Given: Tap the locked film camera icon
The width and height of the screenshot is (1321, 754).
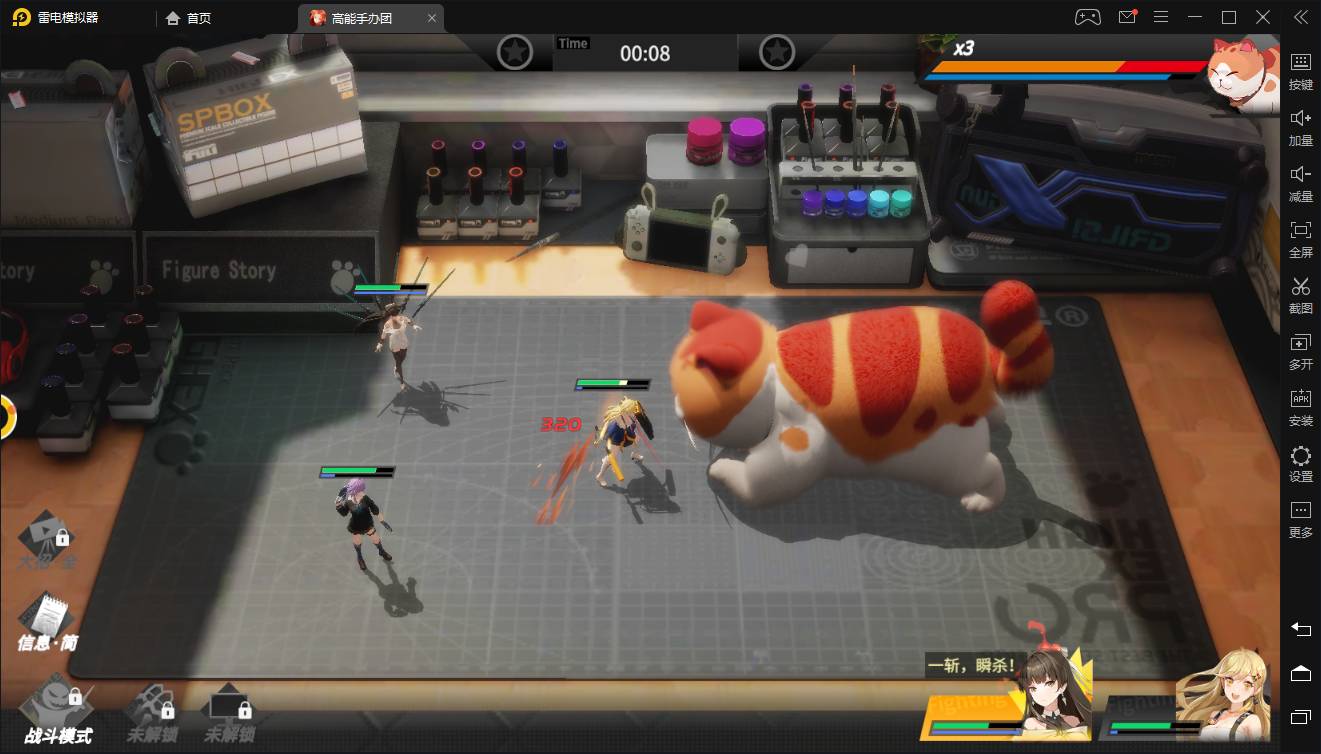Looking at the screenshot, I should [x=47, y=539].
